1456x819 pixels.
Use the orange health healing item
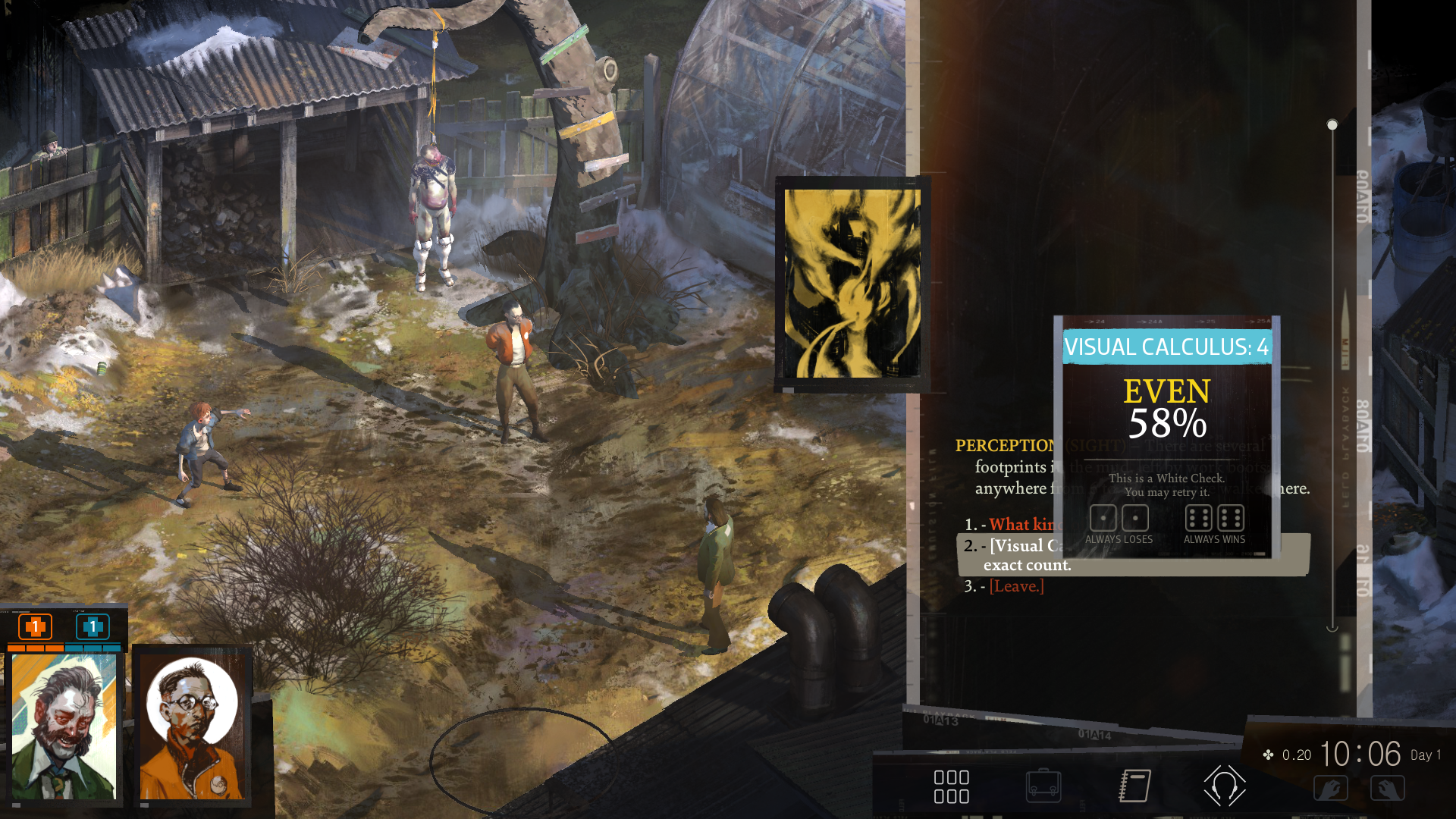point(35,627)
